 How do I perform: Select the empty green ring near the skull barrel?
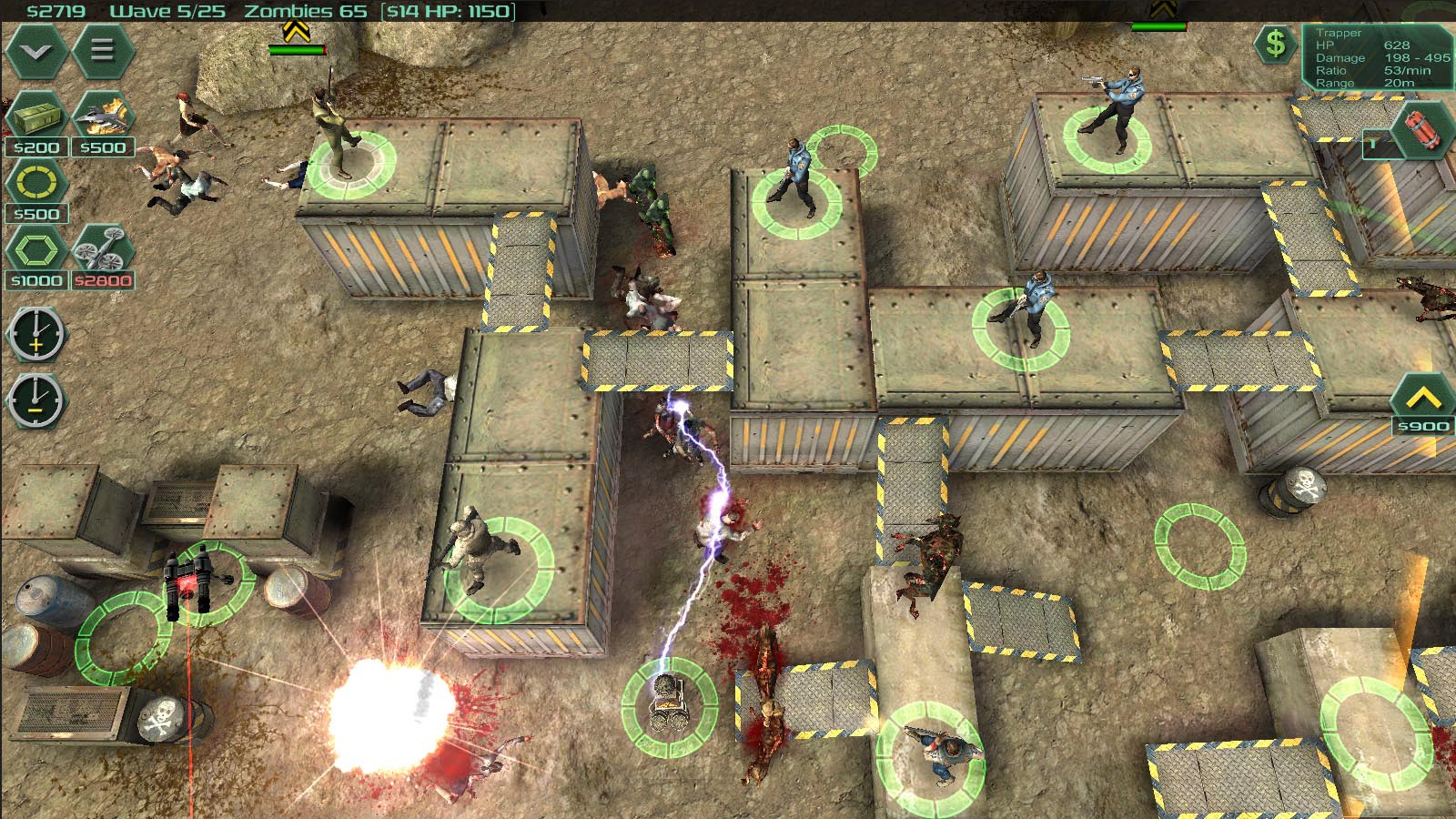[x=1199, y=544]
